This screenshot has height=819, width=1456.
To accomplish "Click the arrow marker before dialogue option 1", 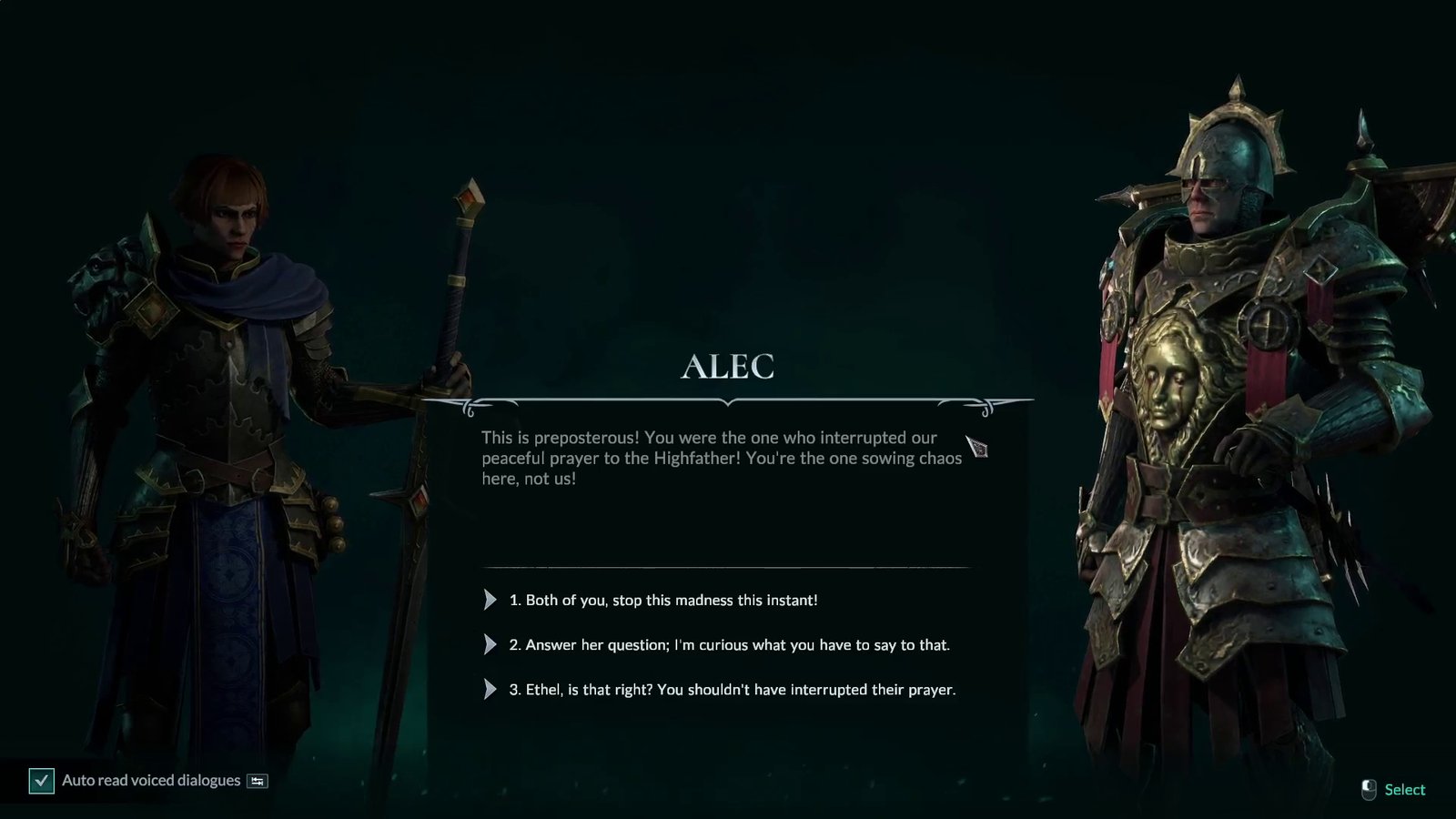I will [489, 600].
